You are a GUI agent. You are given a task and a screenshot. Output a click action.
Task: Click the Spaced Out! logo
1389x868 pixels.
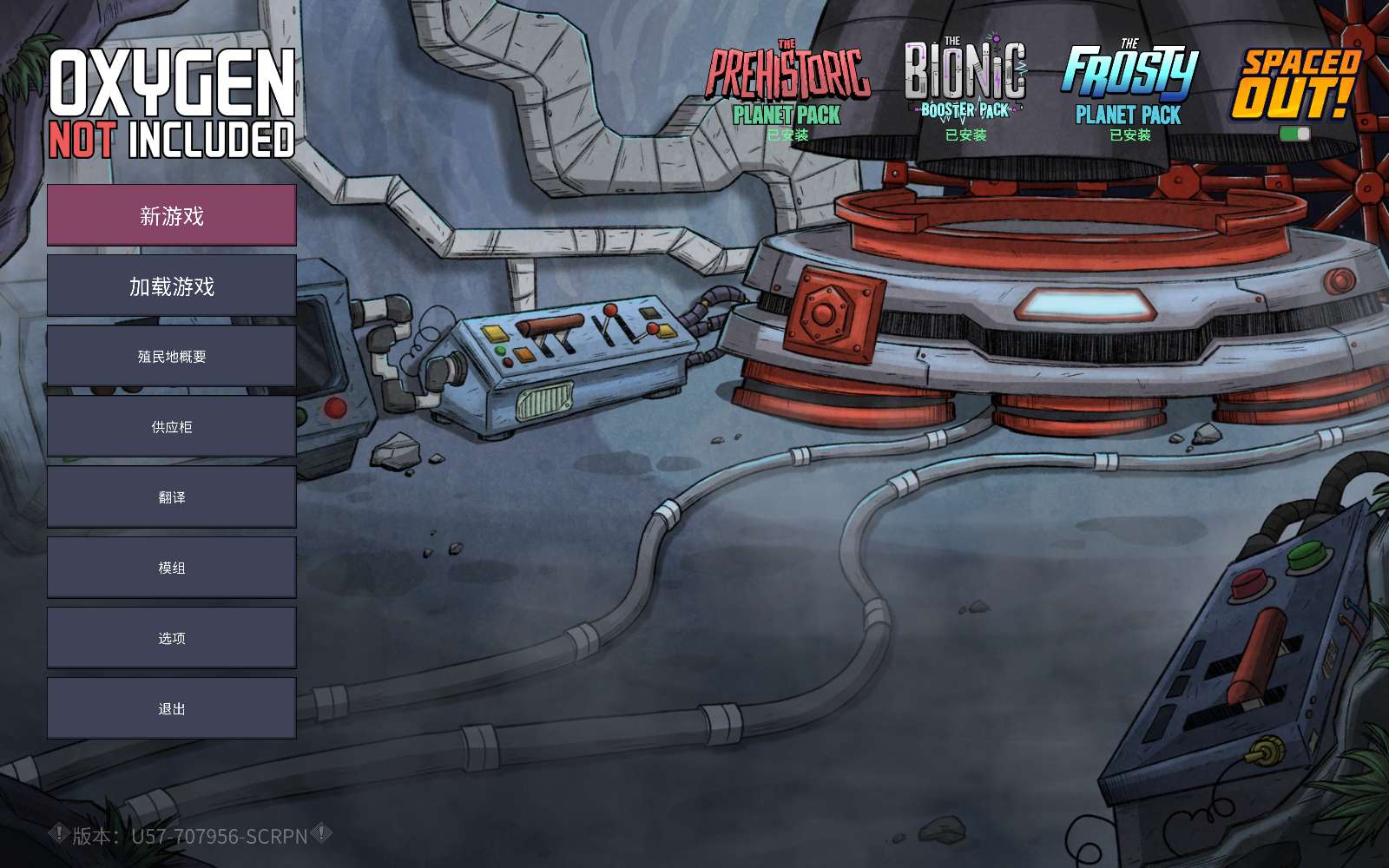1295,84
